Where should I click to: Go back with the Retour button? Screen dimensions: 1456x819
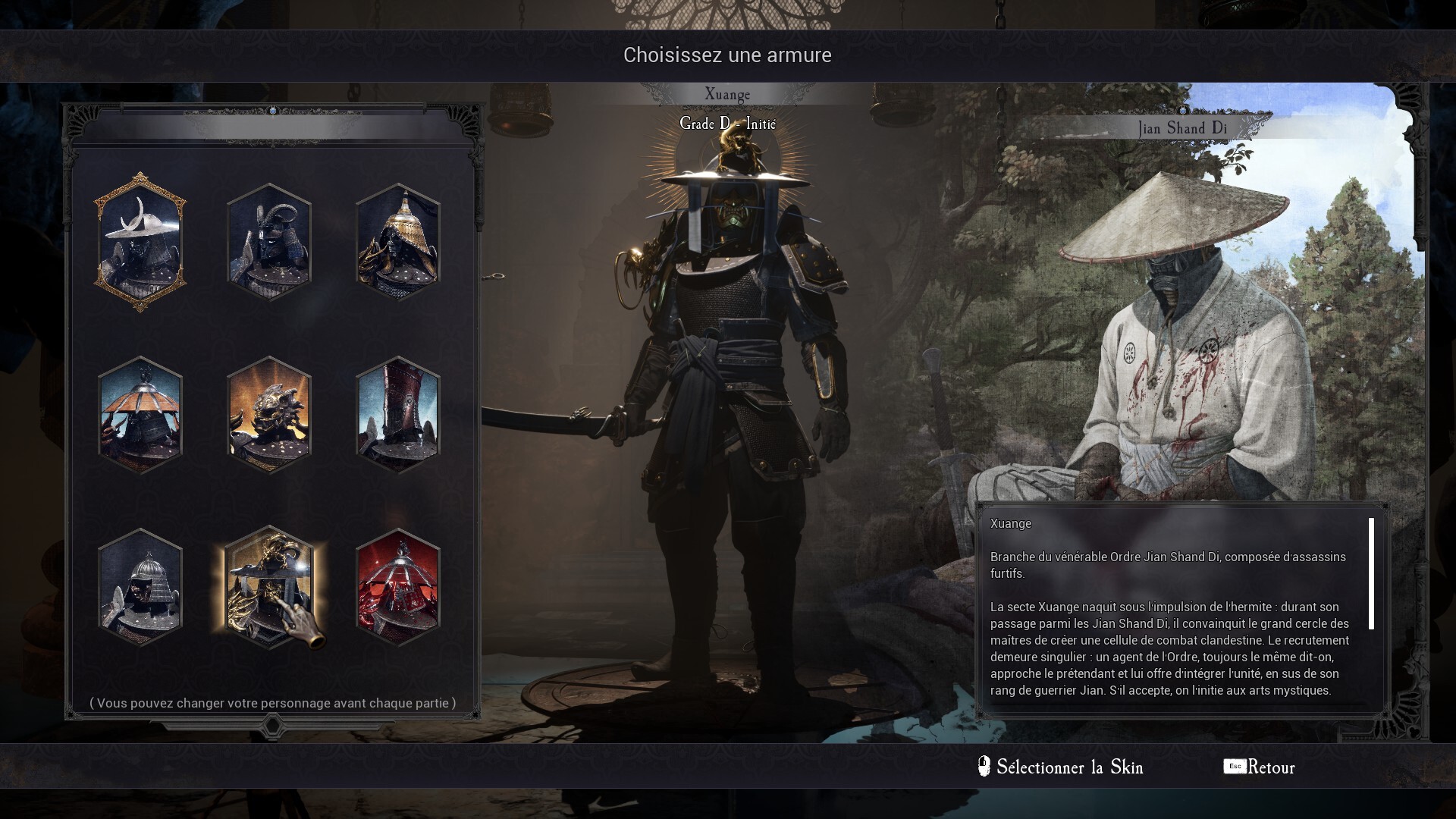click(x=1260, y=767)
